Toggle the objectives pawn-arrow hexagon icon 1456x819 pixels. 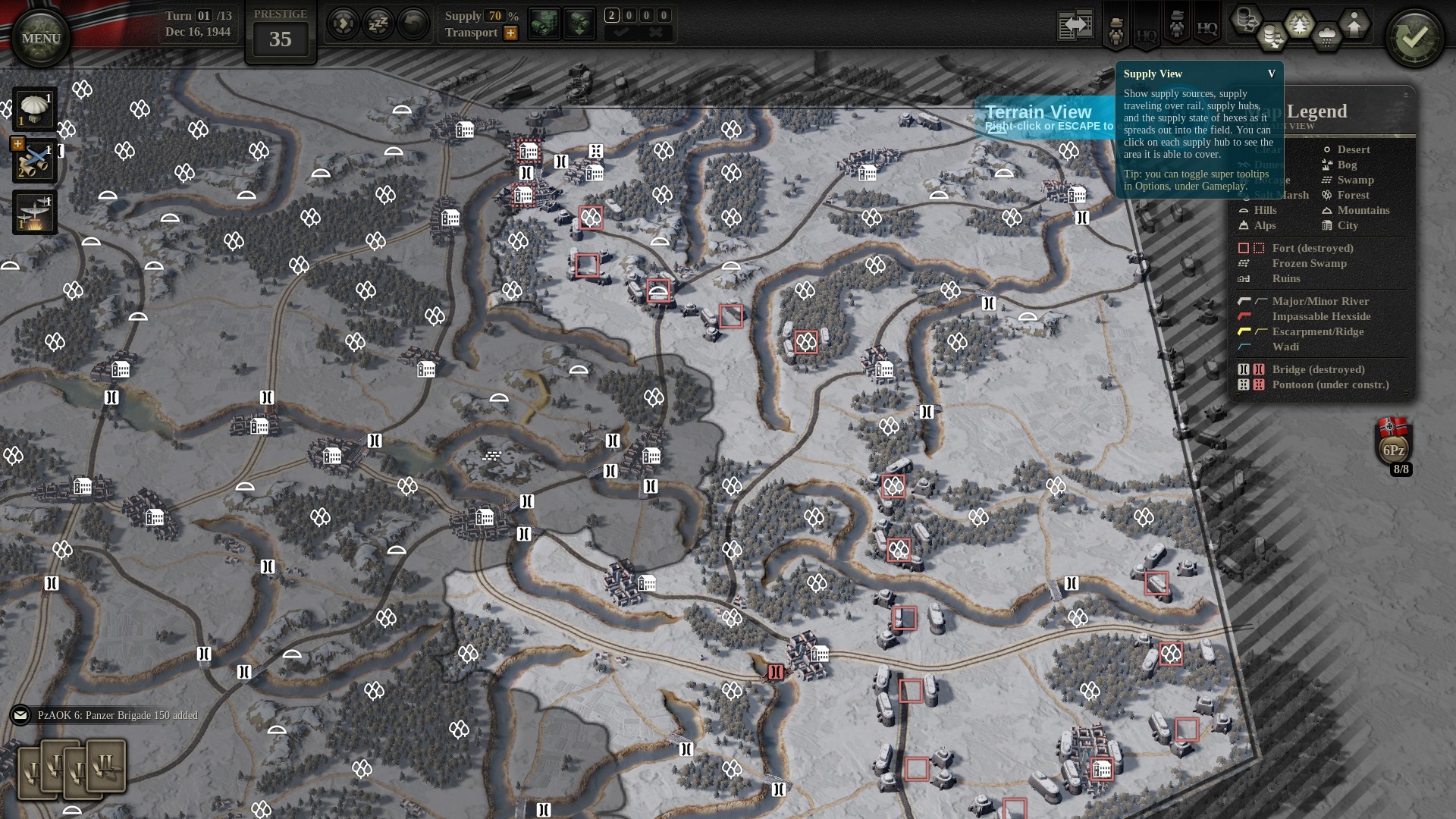pyautogui.click(x=1354, y=25)
